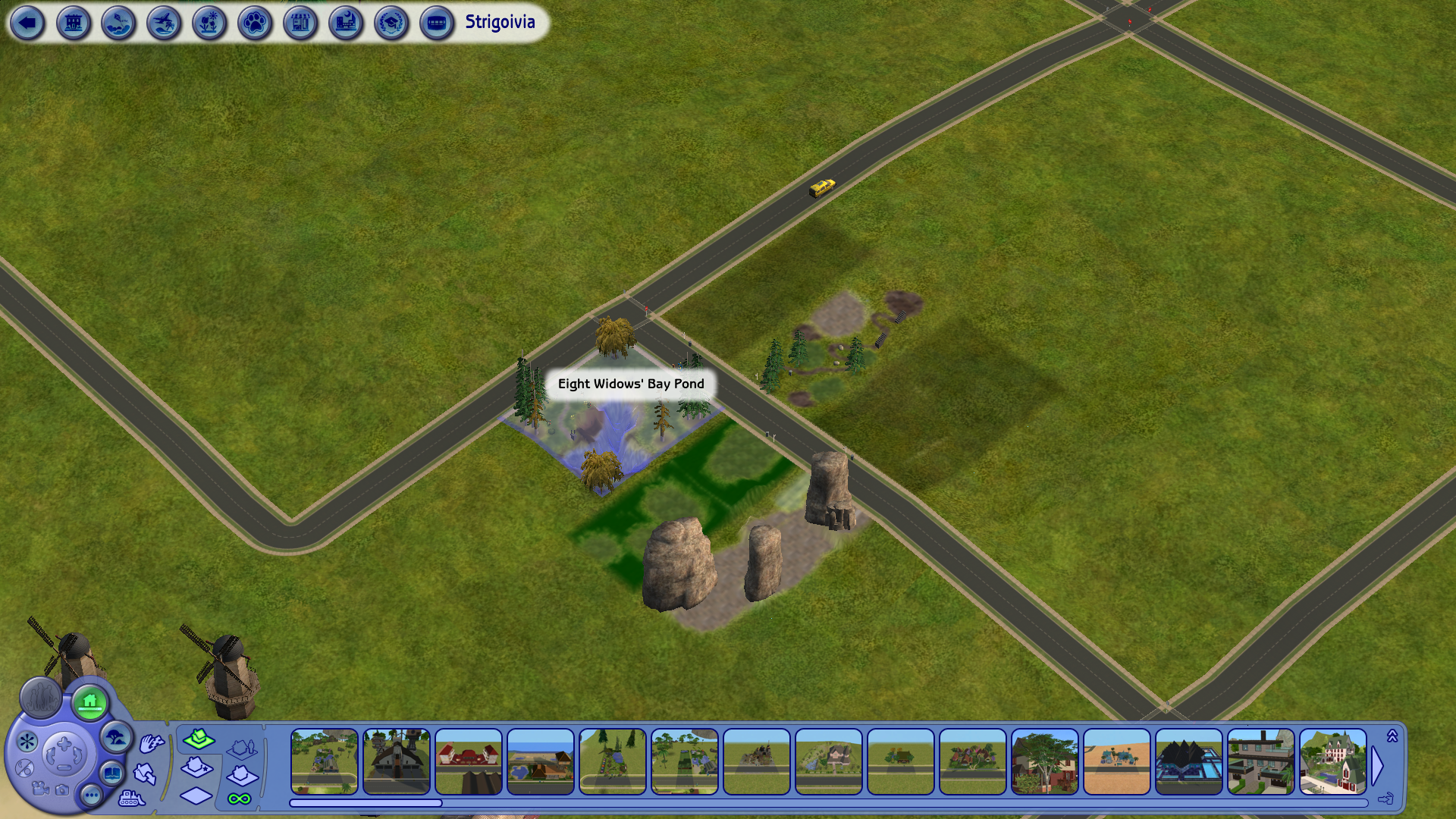Choose the hand move-lot tool
This screenshot has width=1456, height=819.
pos(151,744)
